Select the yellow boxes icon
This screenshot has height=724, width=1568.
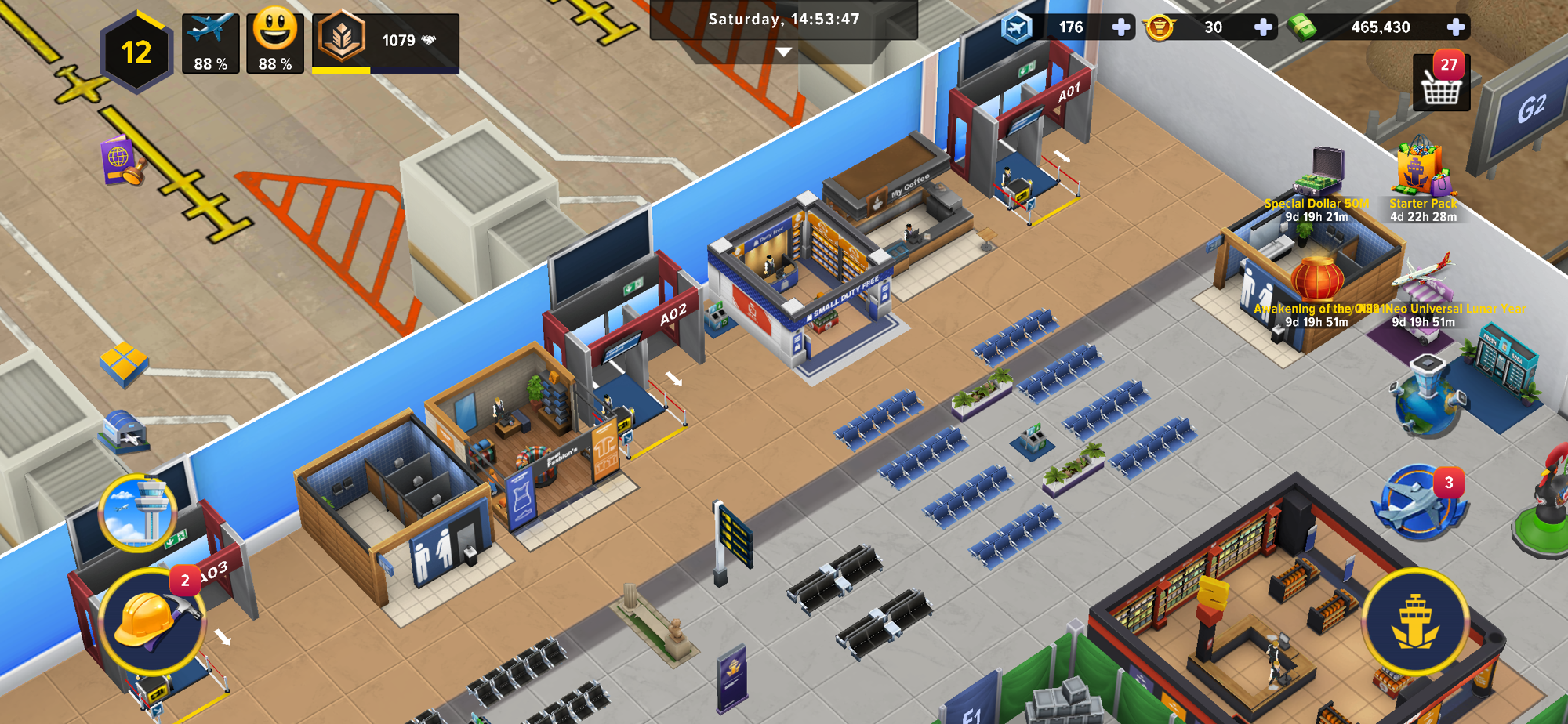coord(124,364)
